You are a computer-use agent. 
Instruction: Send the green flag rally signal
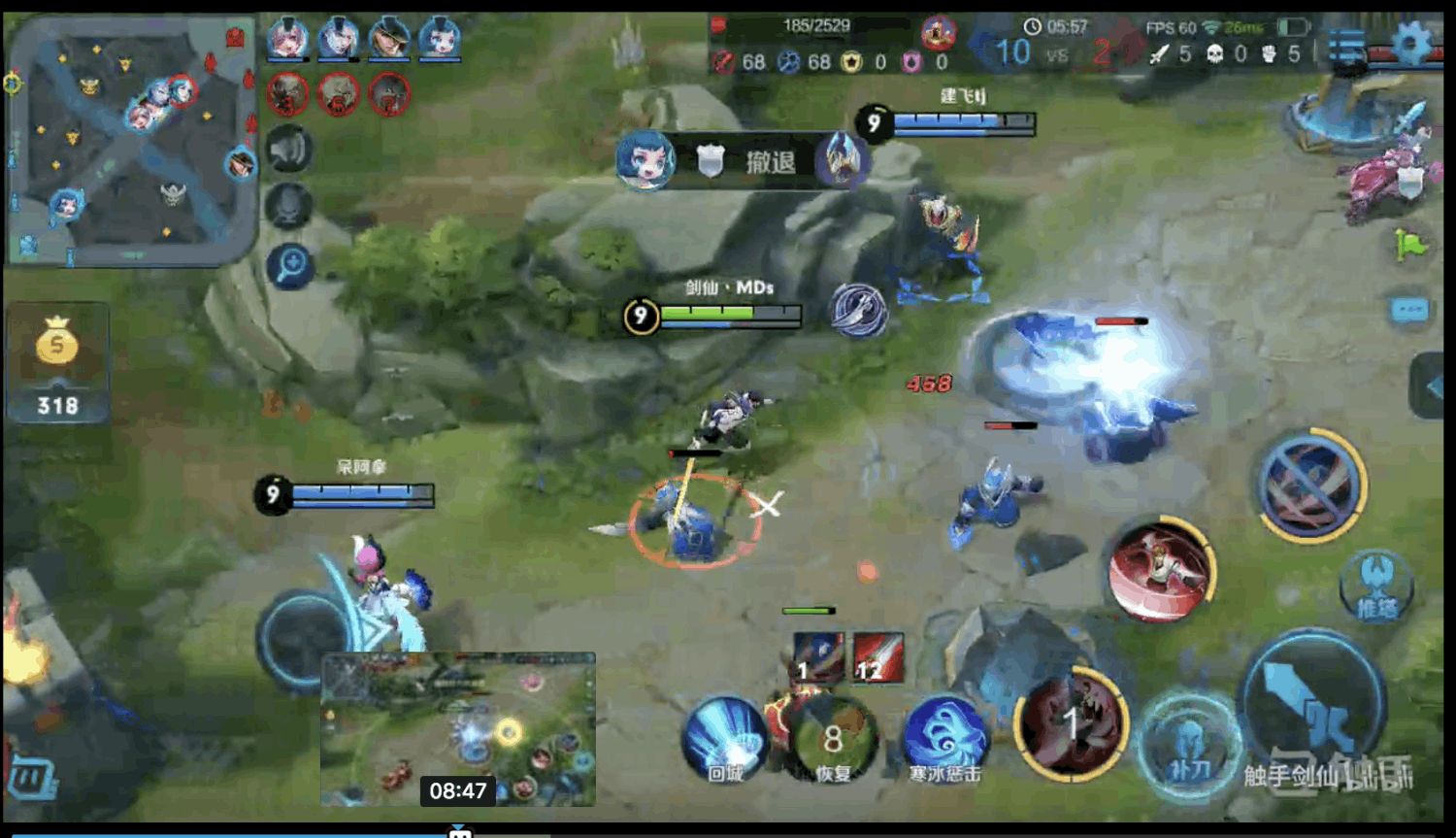click(x=1410, y=245)
